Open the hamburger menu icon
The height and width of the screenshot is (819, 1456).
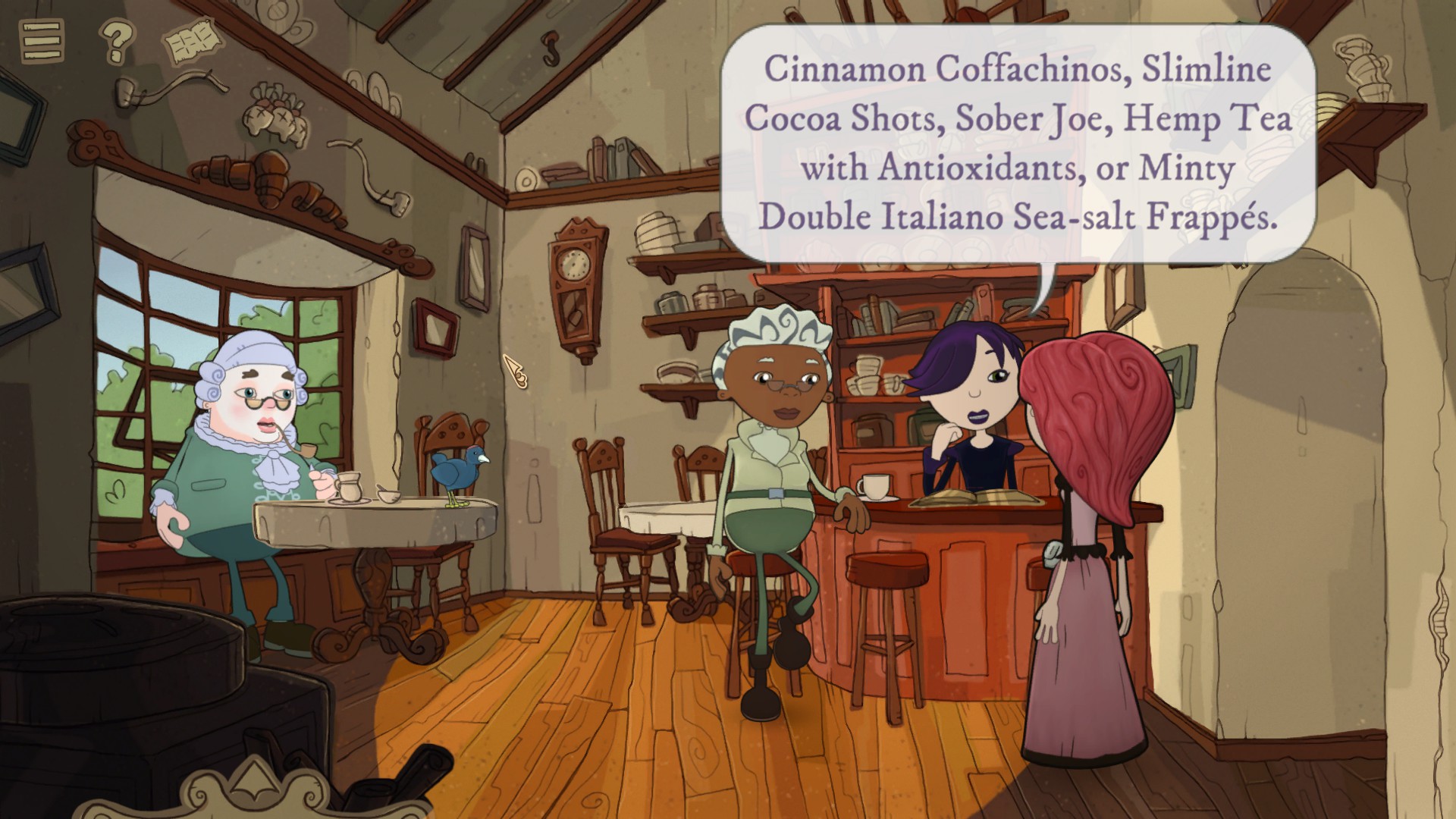click(x=41, y=39)
